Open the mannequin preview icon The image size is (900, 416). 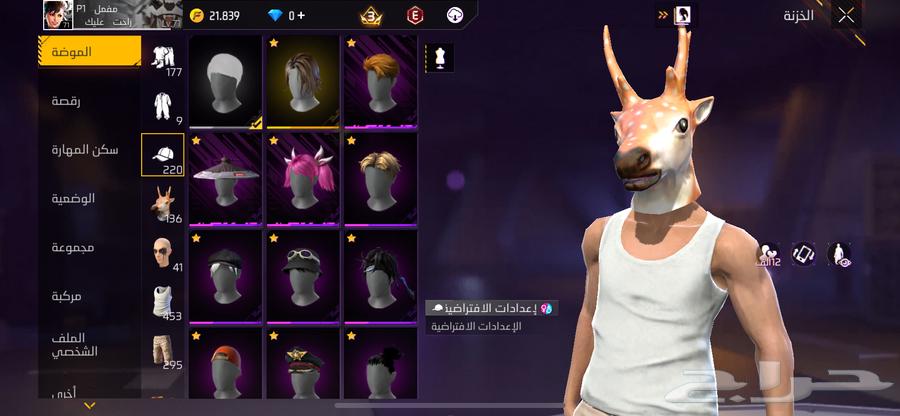(x=441, y=58)
